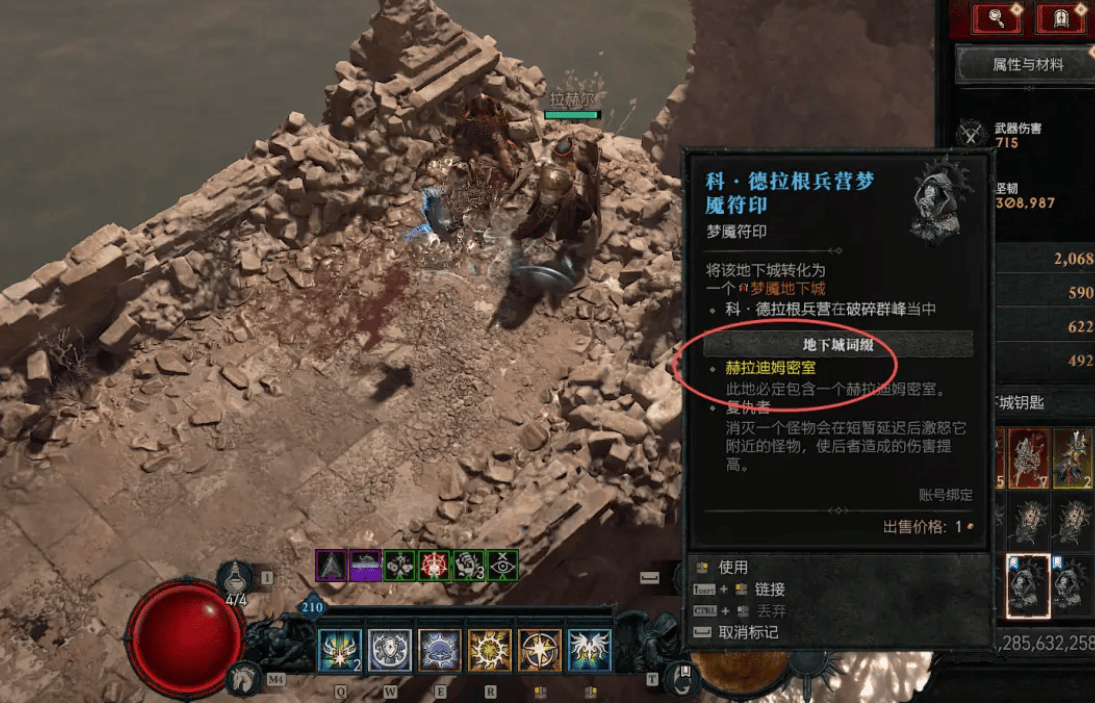Click the magnifying glass button above the stats panel
The height and width of the screenshot is (703, 1095).
click(x=999, y=17)
